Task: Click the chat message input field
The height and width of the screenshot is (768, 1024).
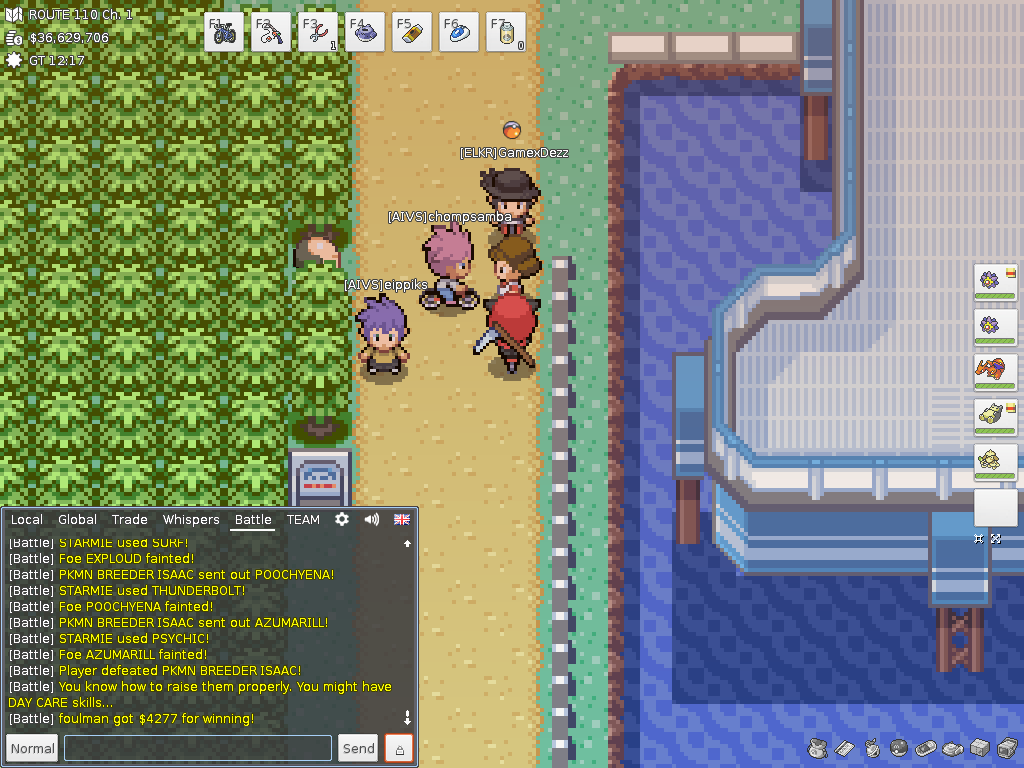Action: click(198, 748)
